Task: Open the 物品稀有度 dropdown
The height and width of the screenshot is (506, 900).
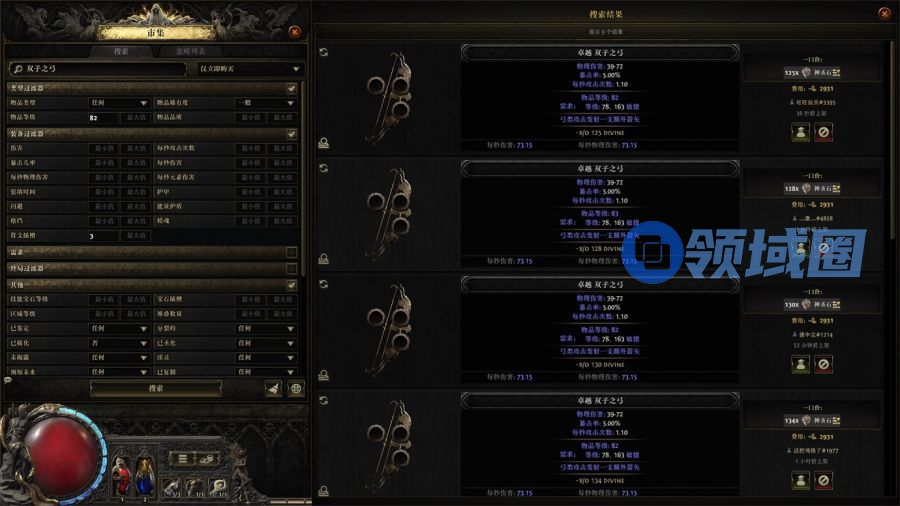Action: click(264, 103)
